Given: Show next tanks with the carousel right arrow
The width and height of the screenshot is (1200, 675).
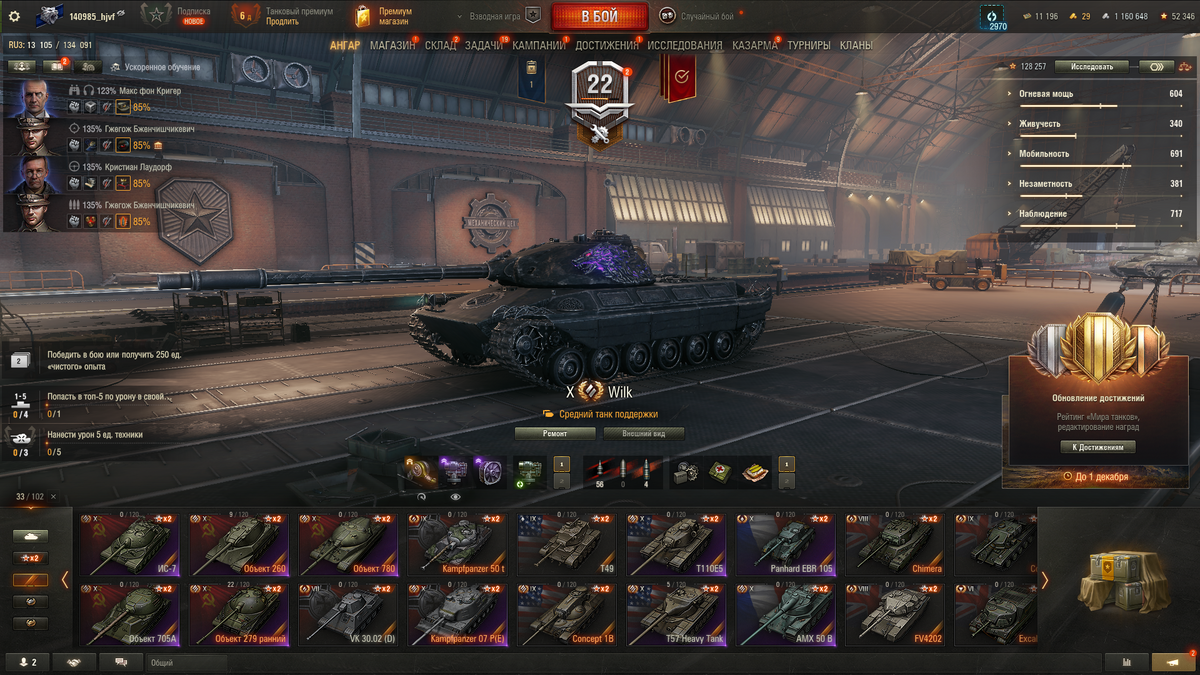Looking at the screenshot, I should 1044,580.
